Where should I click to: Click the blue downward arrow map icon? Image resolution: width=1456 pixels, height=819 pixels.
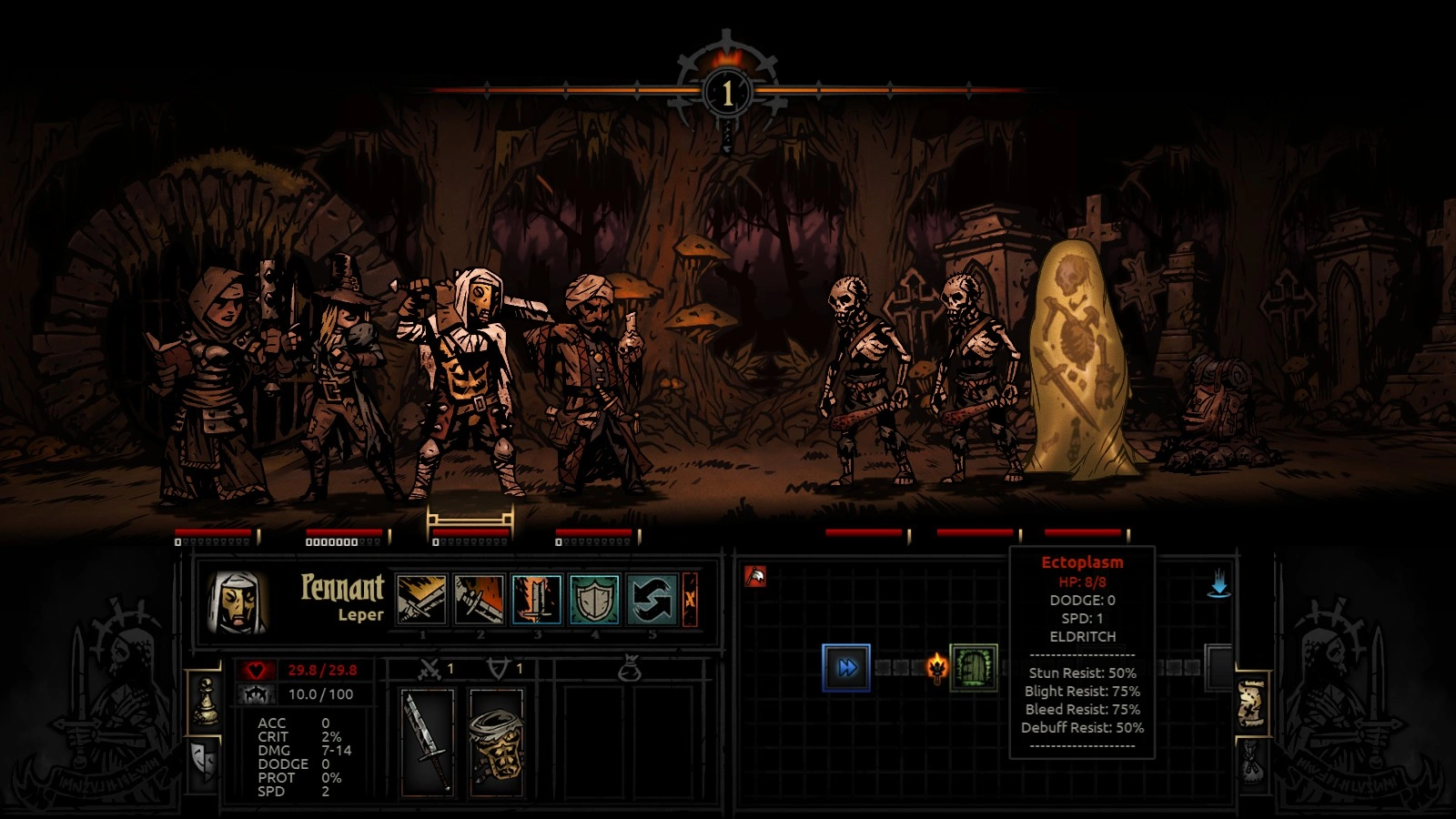1218,584
